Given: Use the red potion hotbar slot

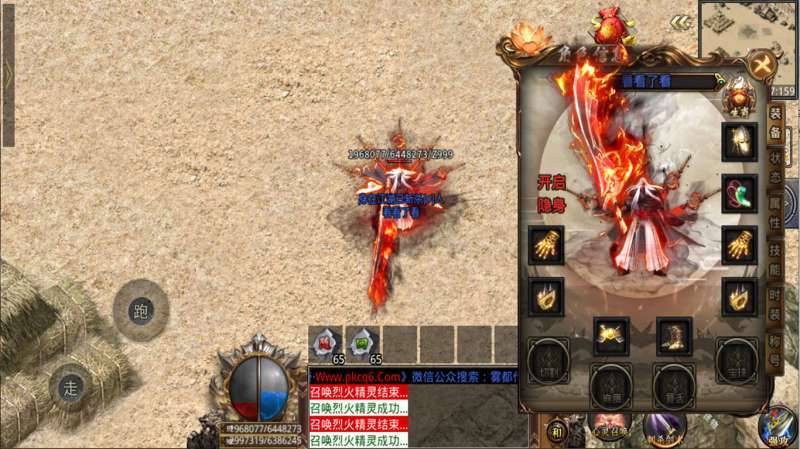Looking at the screenshot, I should pyautogui.click(x=325, y=342).
